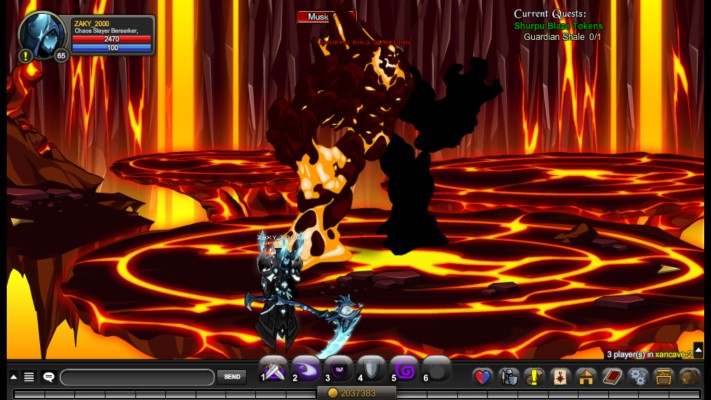711x400 pixels.
Task: Open the chat channel speech bubble
Action: tap(49, 377)
